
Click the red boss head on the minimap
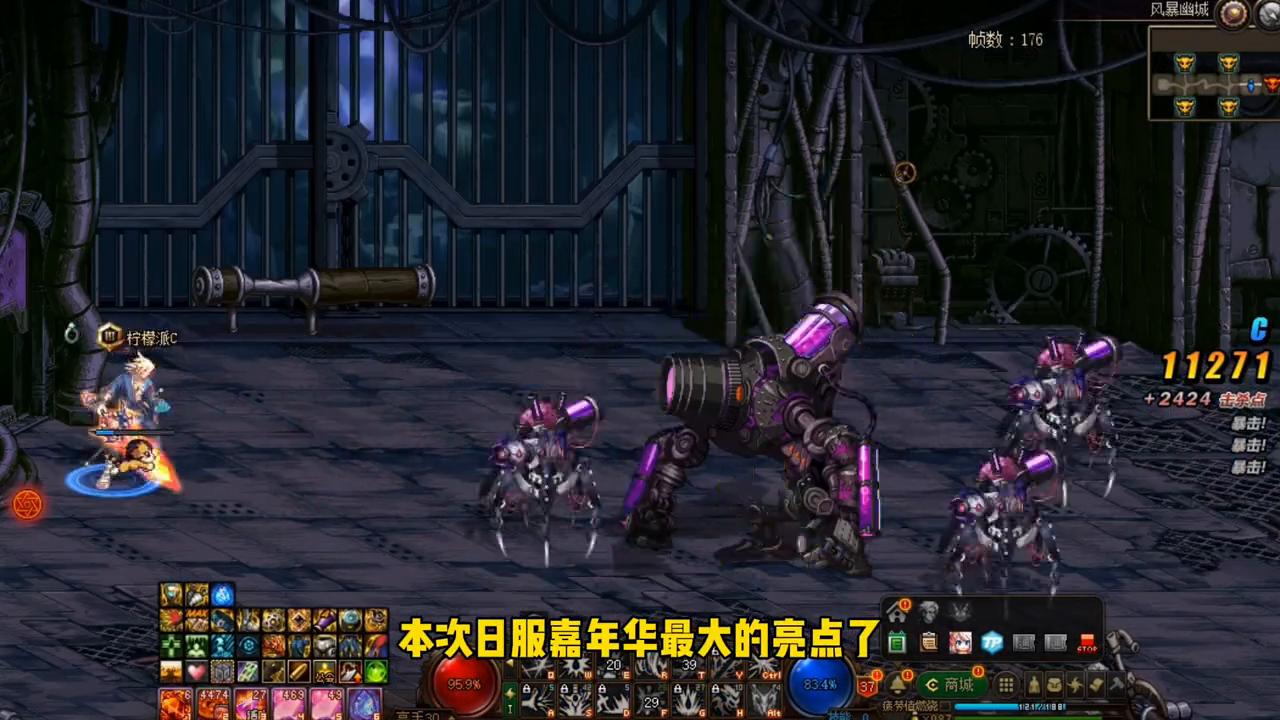pyautogui.click(x=1272, y=84)
